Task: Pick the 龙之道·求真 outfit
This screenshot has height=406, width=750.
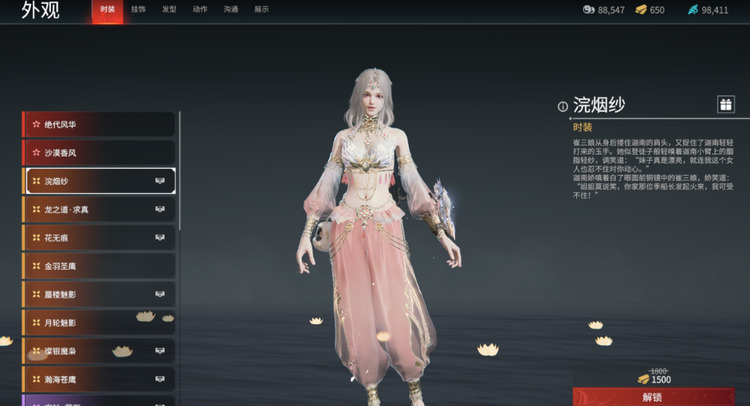Action: pos(98,210)
